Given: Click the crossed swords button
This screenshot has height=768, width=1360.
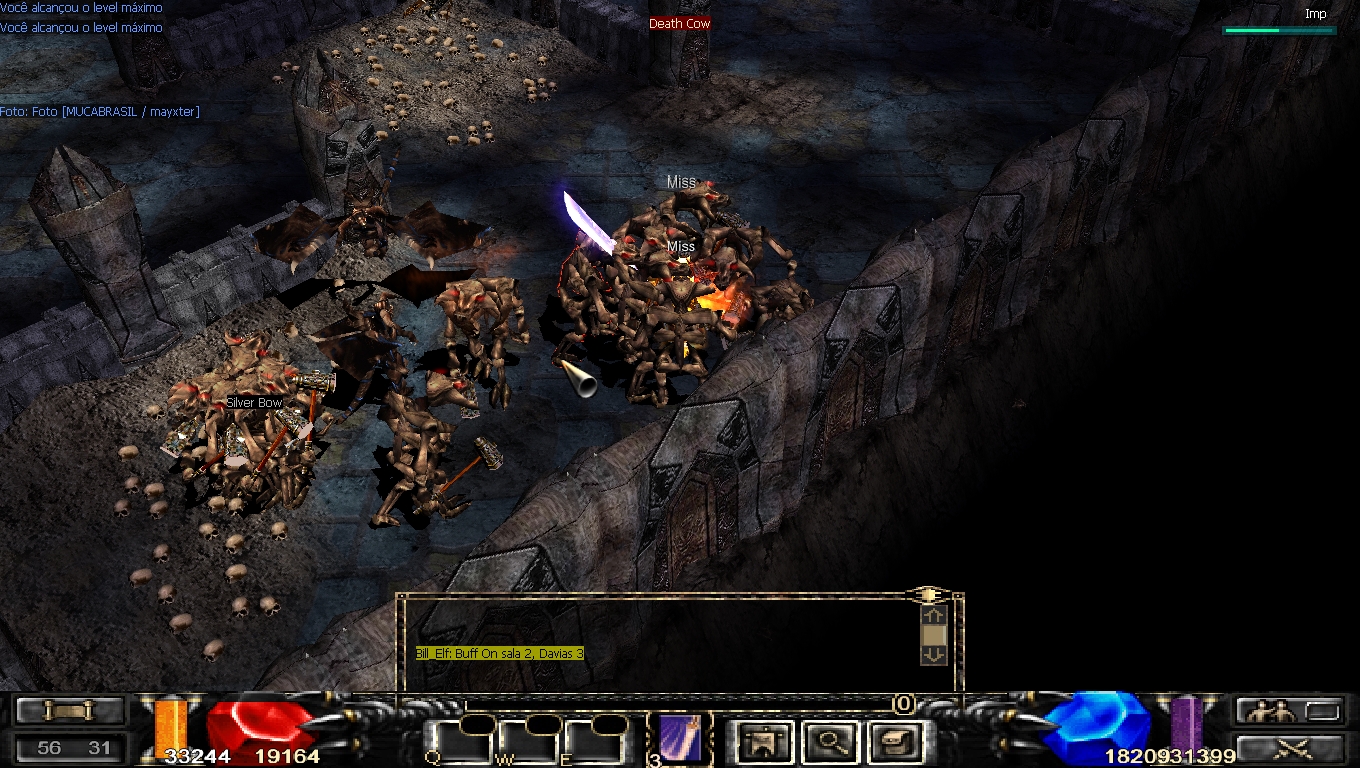Looking at the screenshot, I should click(x=1288, y=748).
